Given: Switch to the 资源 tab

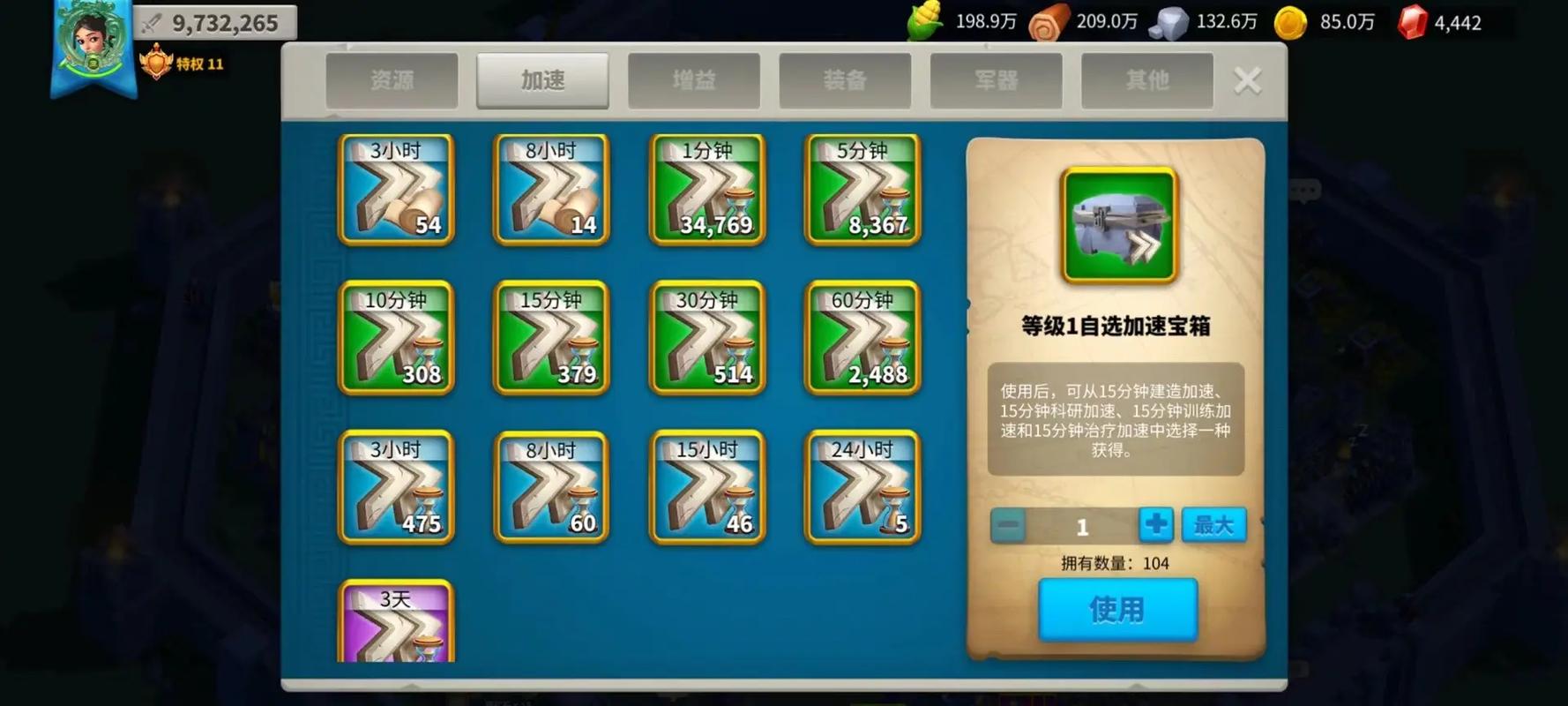Looking at the screenshot, I should point(392,80).
